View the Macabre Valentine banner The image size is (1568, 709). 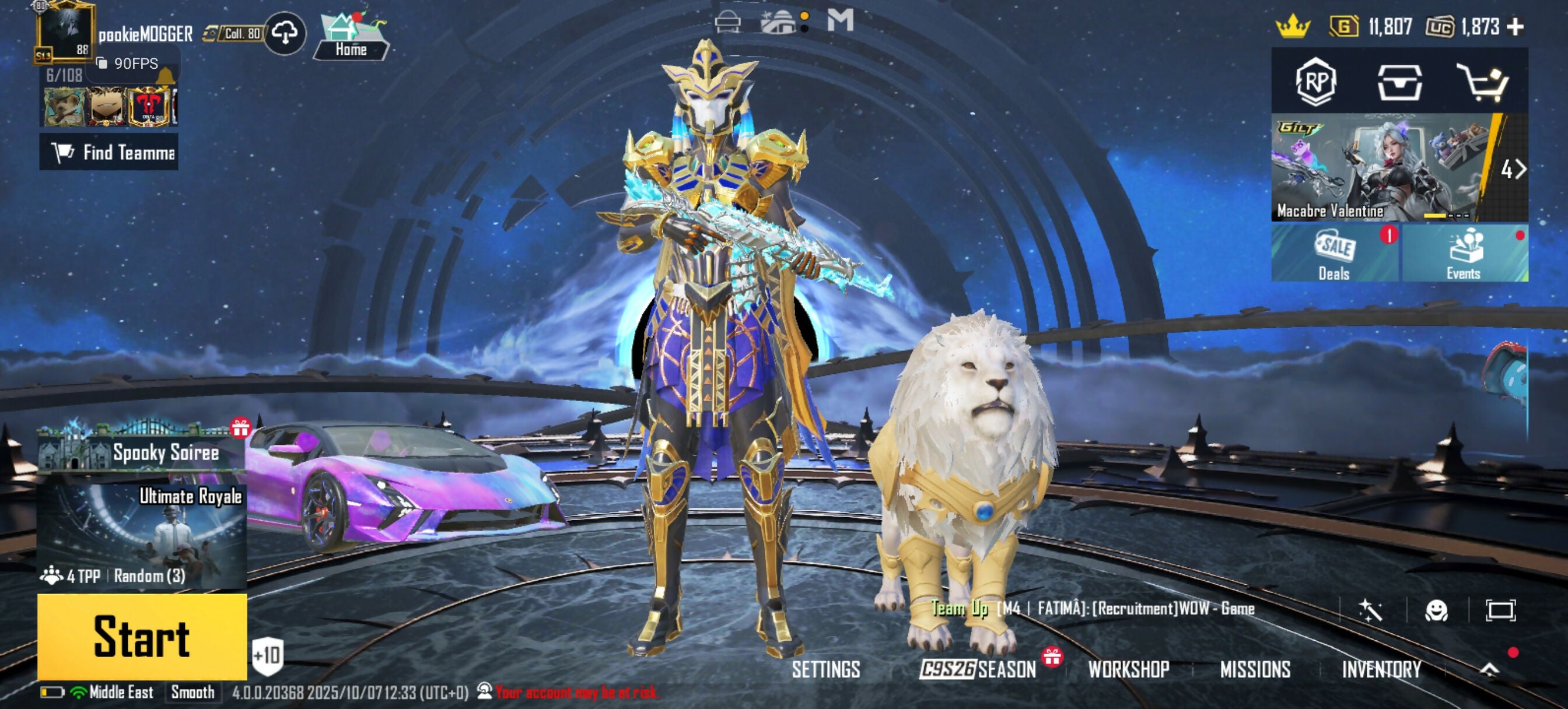(x=1382, y=167)
